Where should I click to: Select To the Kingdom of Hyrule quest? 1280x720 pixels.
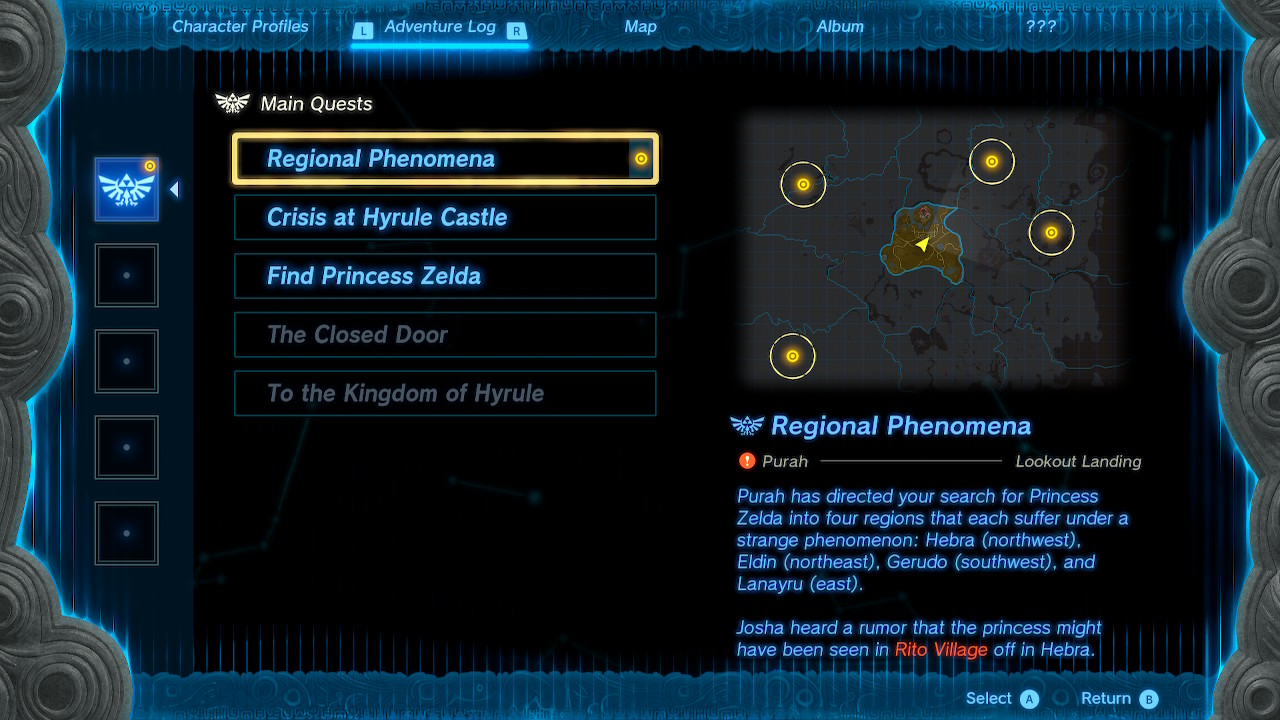445,393
